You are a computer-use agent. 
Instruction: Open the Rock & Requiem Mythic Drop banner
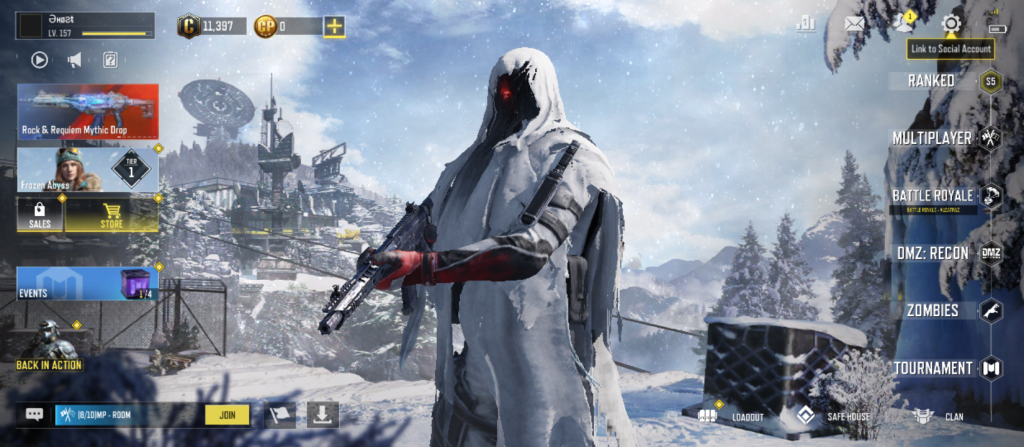coord(87,111)
